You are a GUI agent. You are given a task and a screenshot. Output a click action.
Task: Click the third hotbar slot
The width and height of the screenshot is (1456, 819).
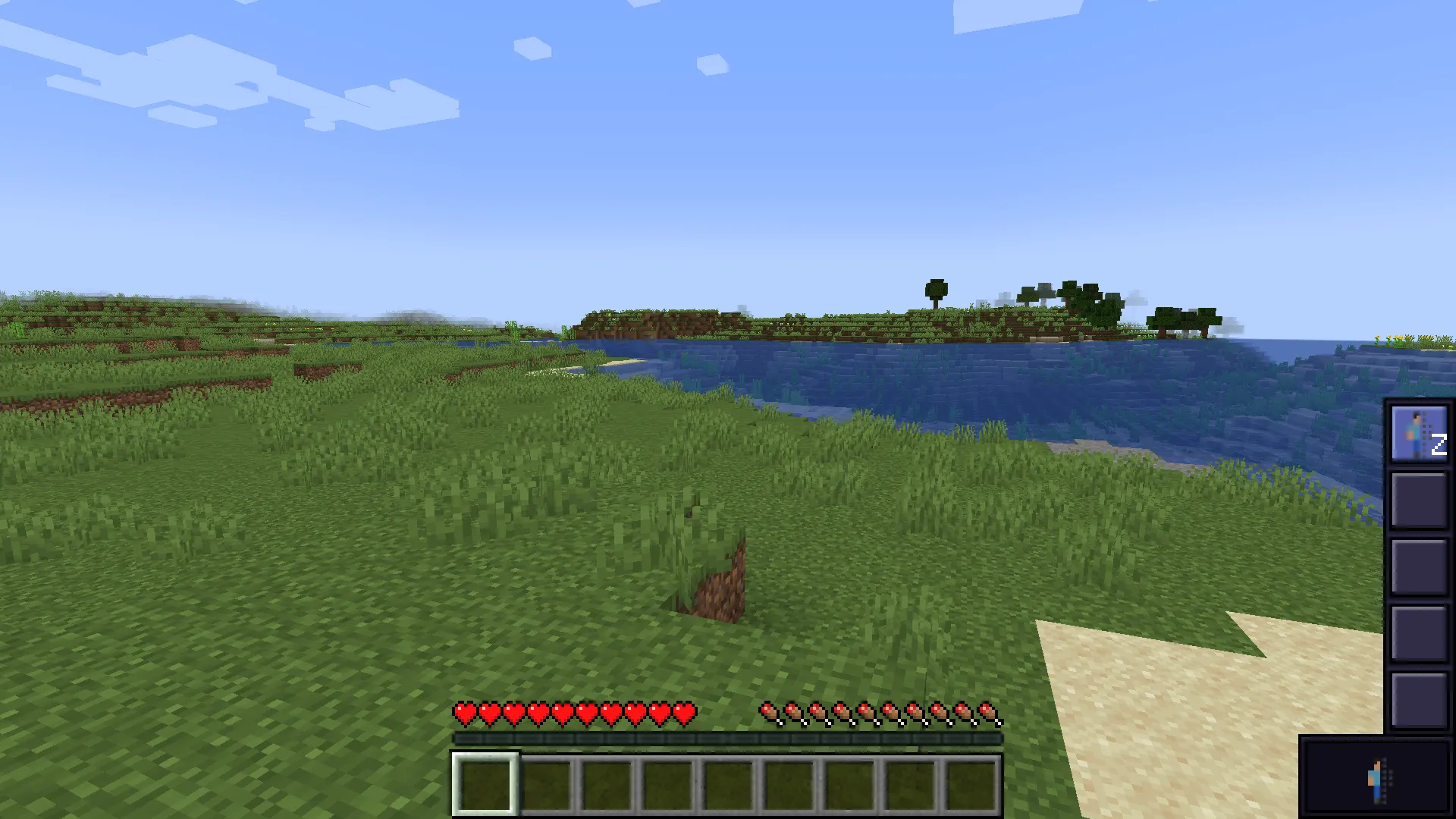pyautogui.click(x=607, y=785)
